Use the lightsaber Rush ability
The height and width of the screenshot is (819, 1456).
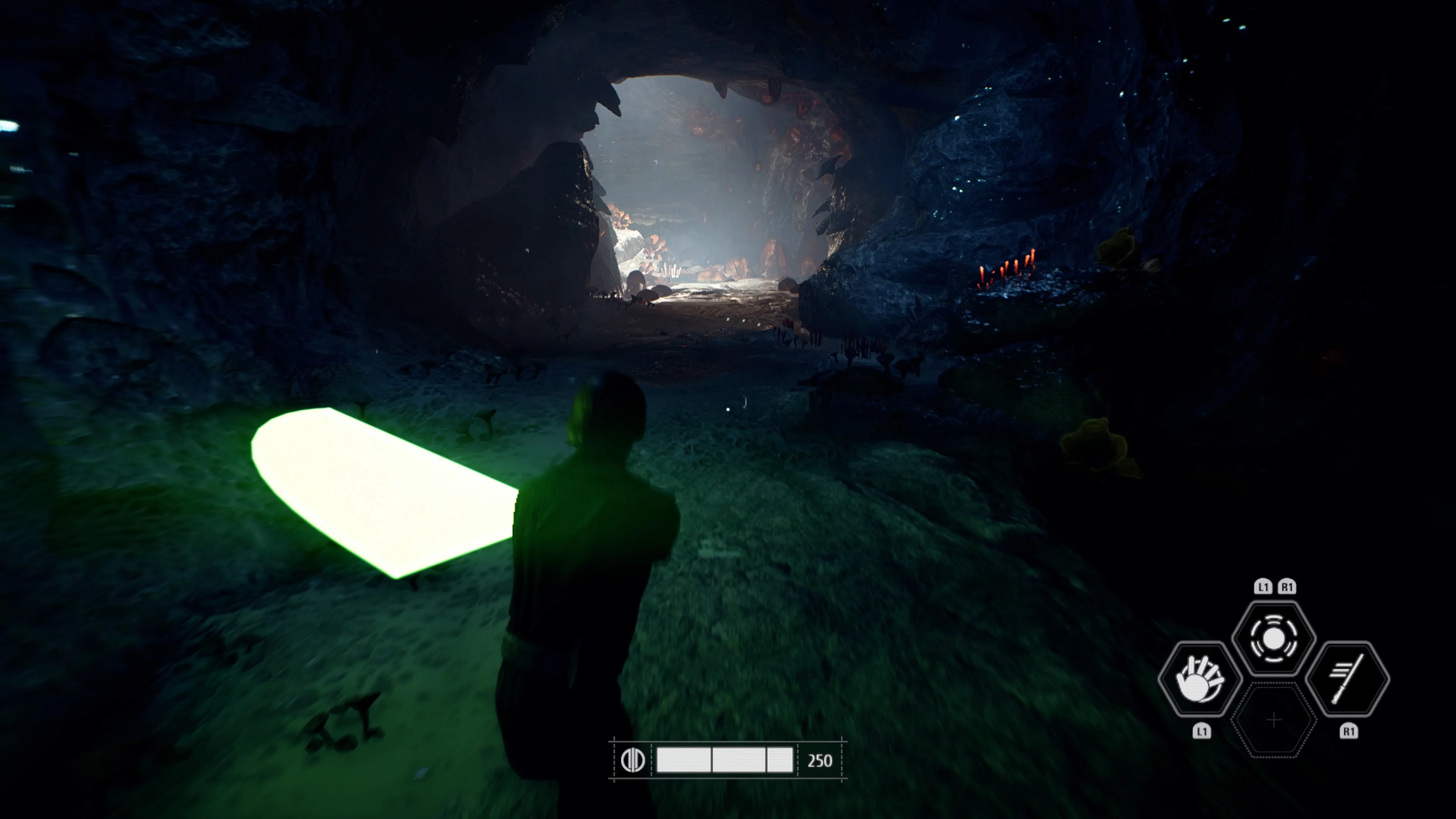pos(1348,679)
